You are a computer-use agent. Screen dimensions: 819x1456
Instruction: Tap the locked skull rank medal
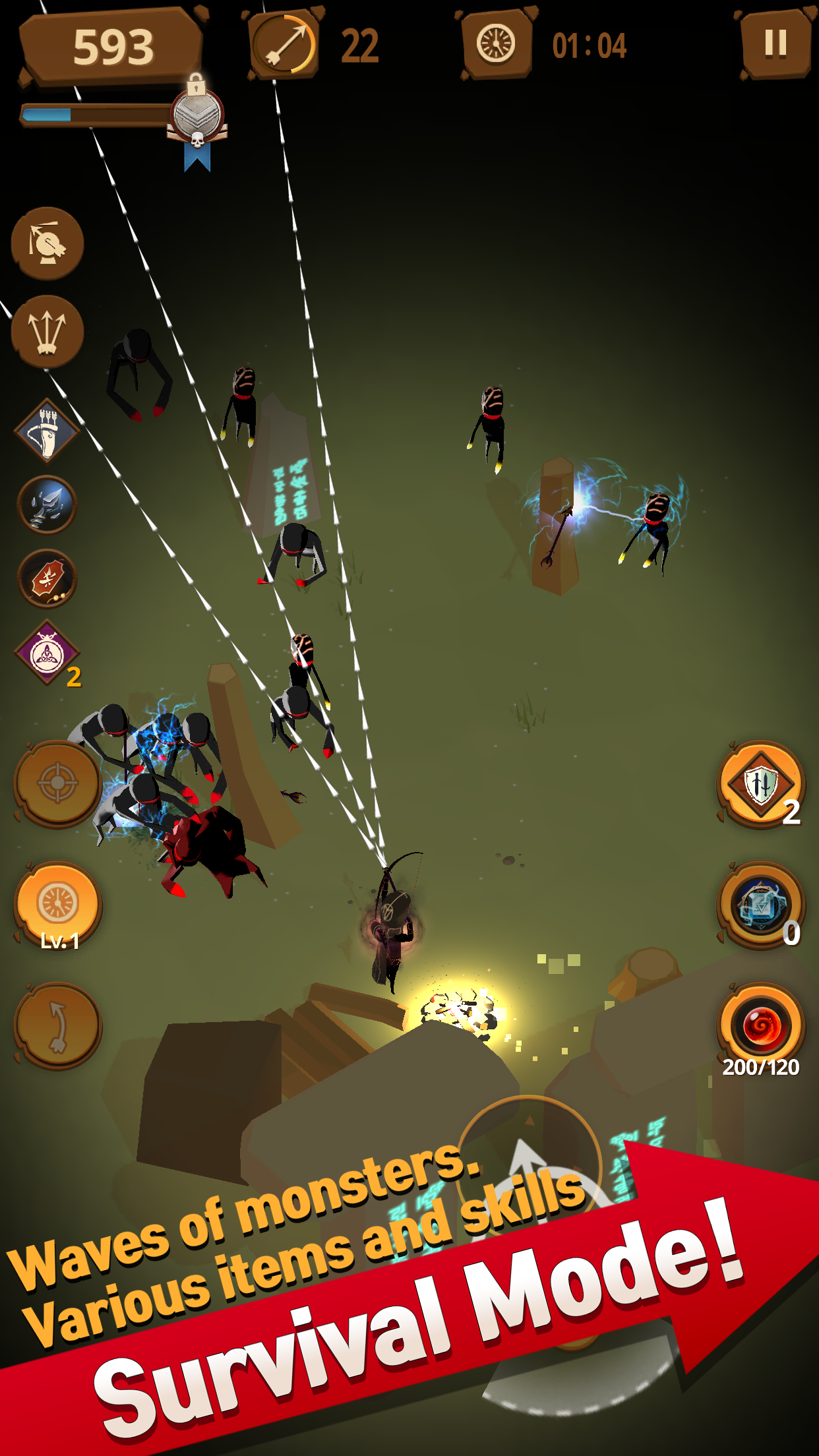(x=197, y=119)
